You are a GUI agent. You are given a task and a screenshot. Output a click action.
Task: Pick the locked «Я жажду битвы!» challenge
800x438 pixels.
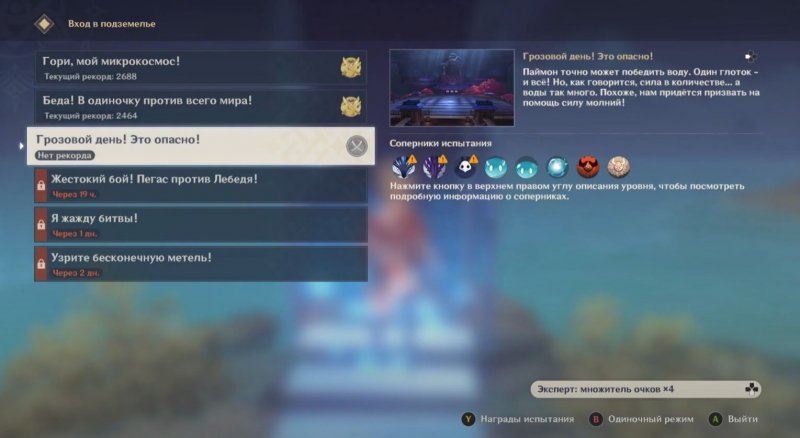click(200, 224)
